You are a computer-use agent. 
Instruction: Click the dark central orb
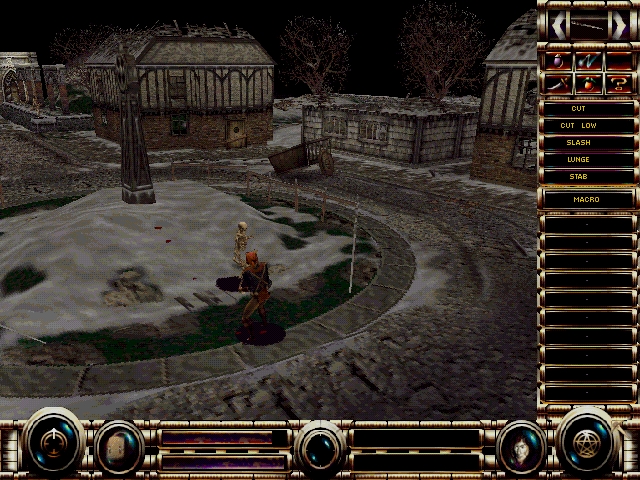[x=320, y=445]
